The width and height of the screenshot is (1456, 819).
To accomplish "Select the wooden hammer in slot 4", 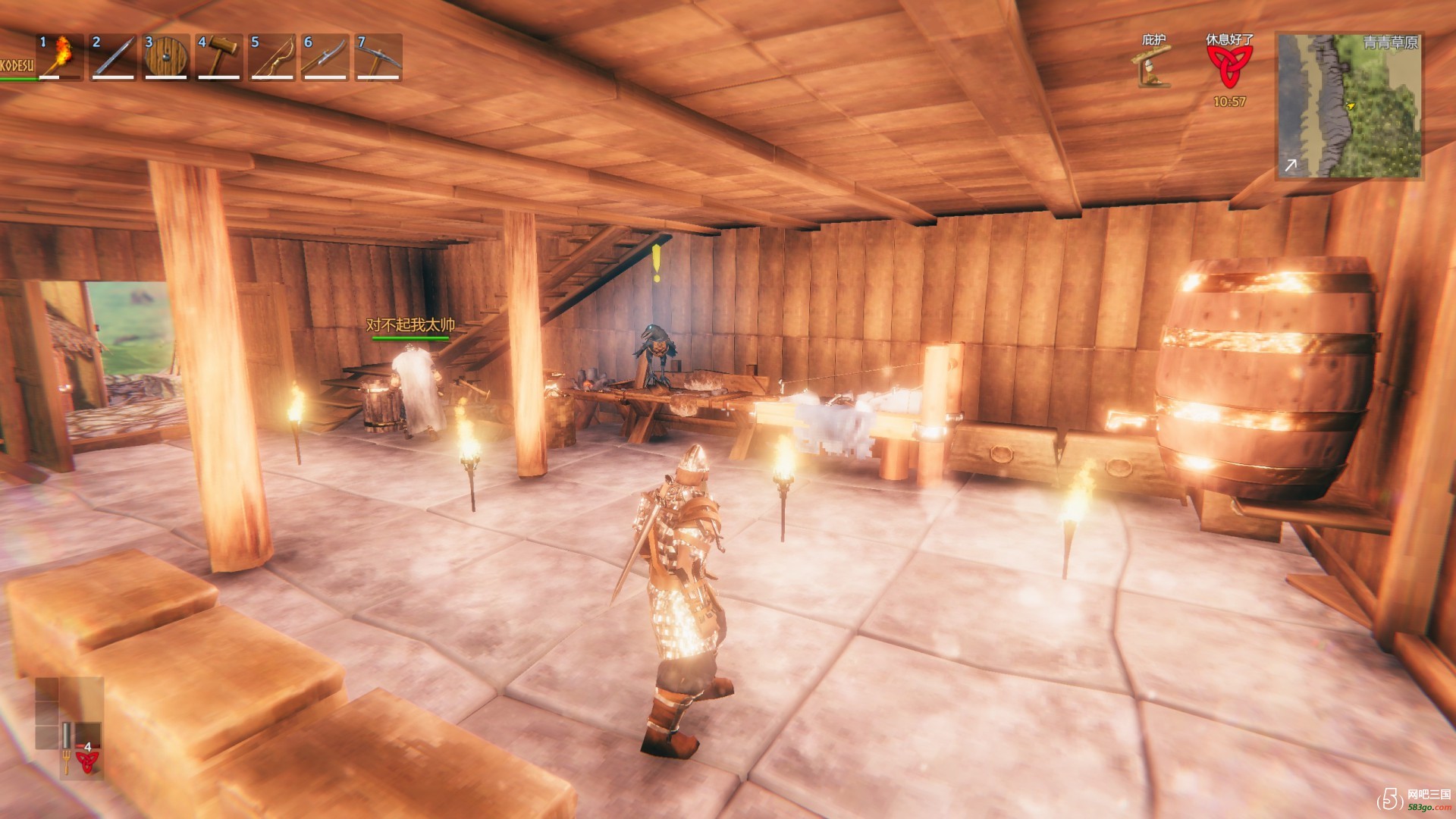I will (x=219, y=56).
